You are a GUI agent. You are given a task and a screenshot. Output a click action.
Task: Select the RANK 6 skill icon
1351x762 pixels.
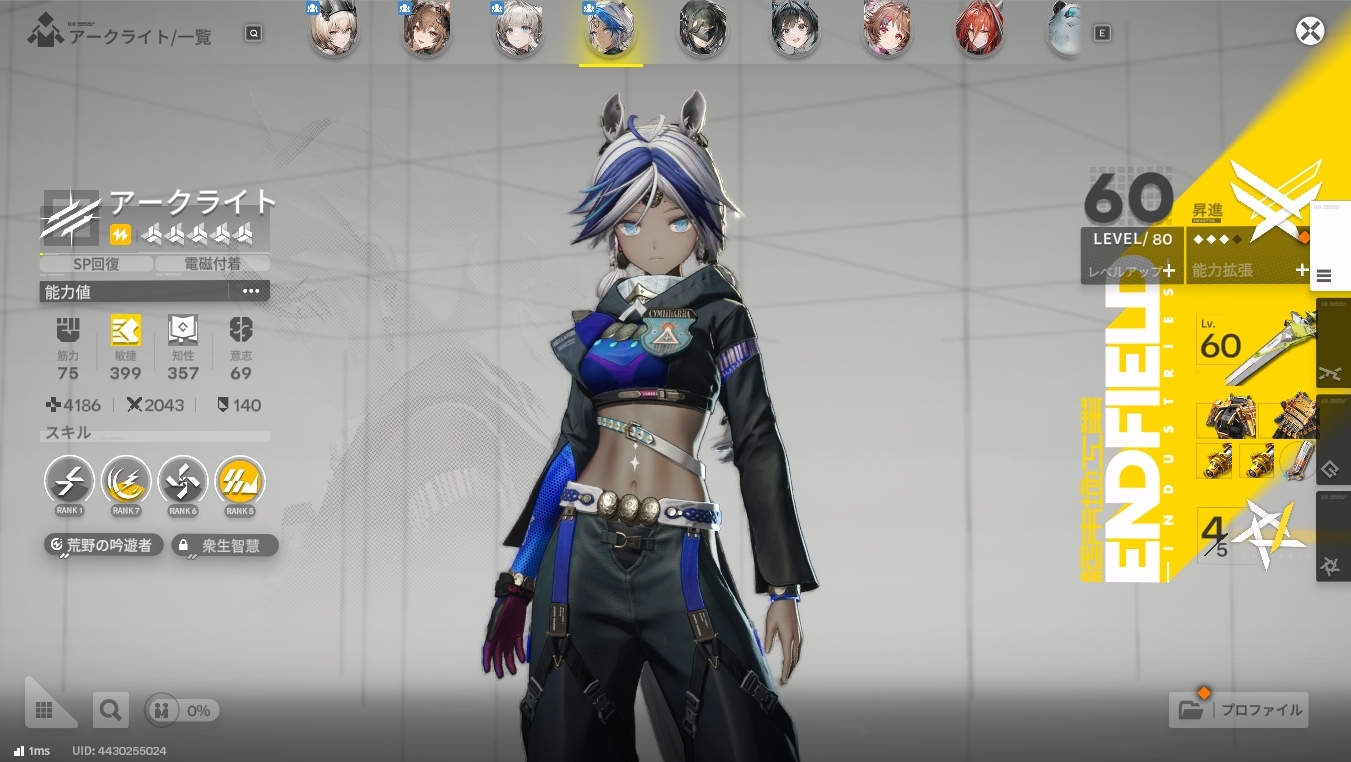click(x=182, y=481)
